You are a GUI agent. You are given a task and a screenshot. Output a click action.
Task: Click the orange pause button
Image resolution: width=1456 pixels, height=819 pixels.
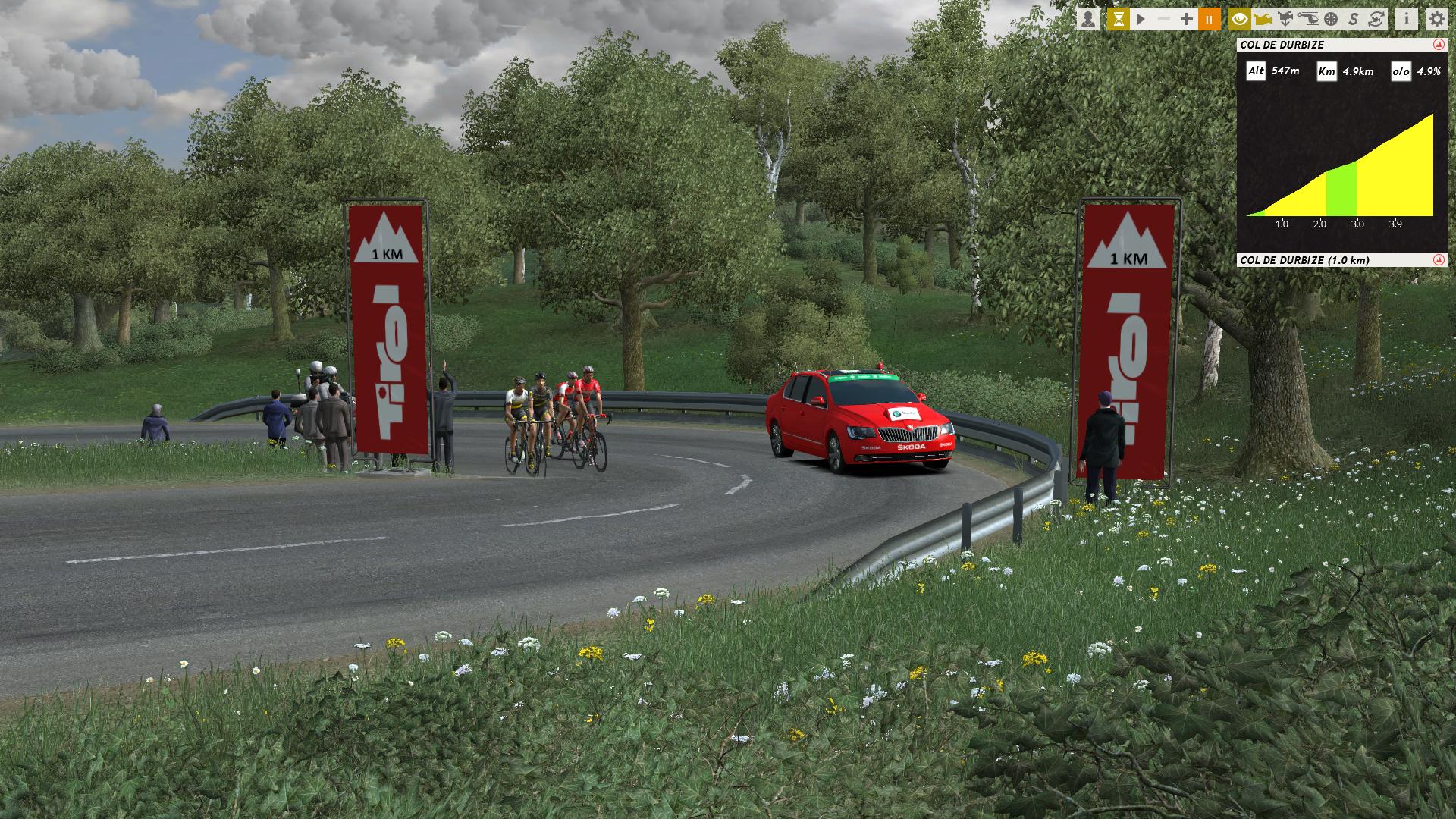click(1210, 19)
